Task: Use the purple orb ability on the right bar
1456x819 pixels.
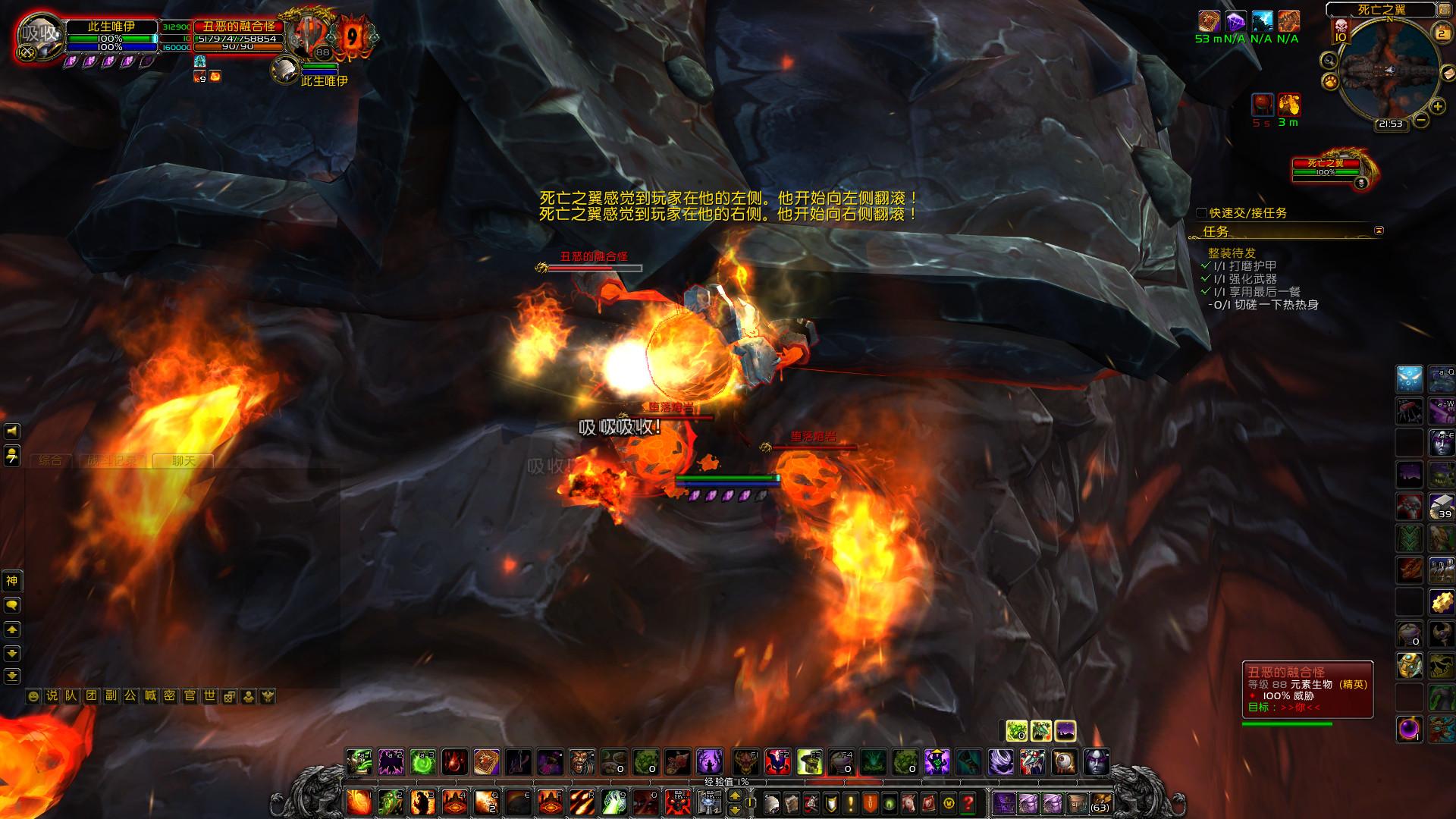Action: [x=1409, y=730]
